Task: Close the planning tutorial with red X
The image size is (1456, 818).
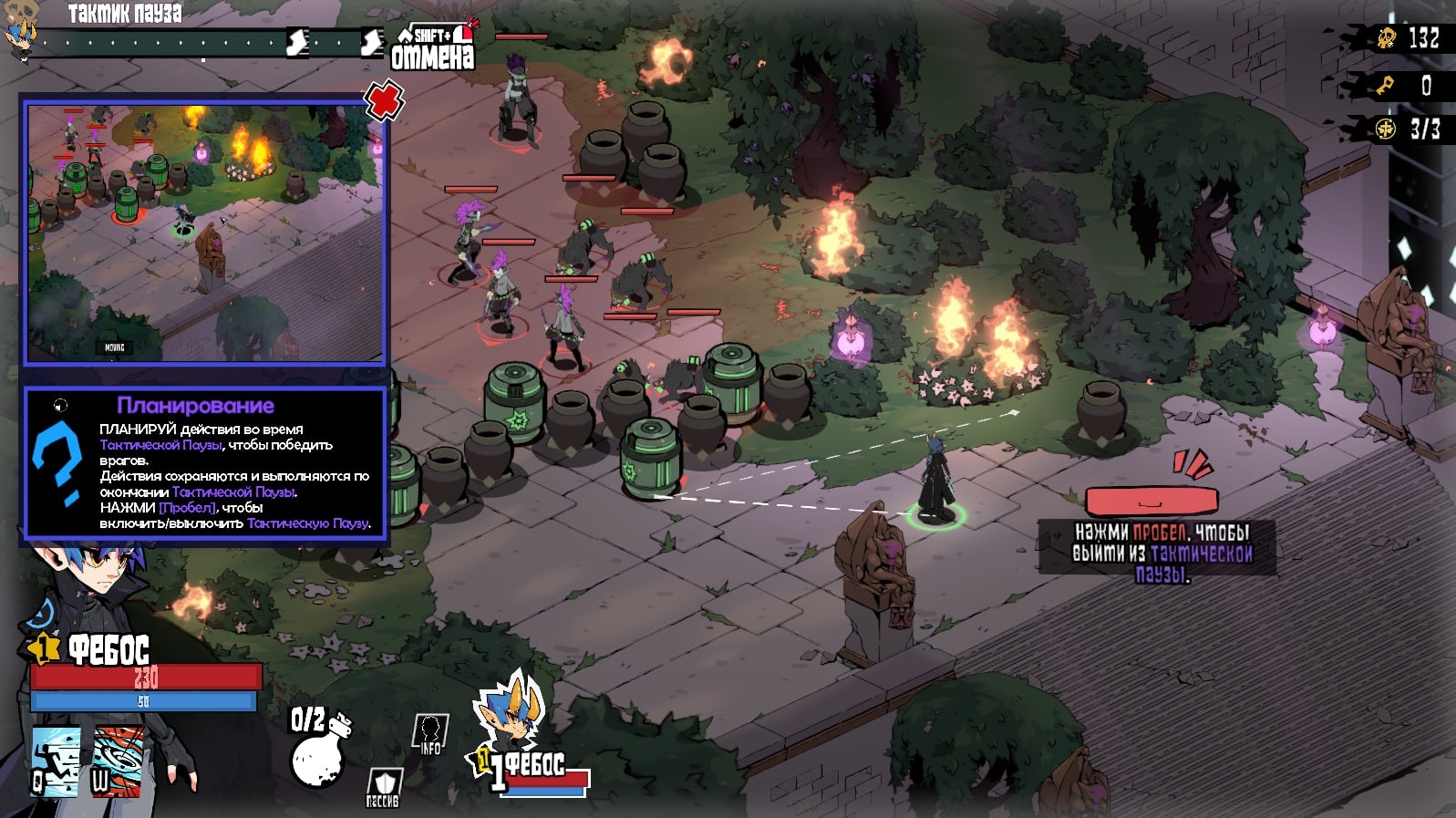Action: point(384,99)
